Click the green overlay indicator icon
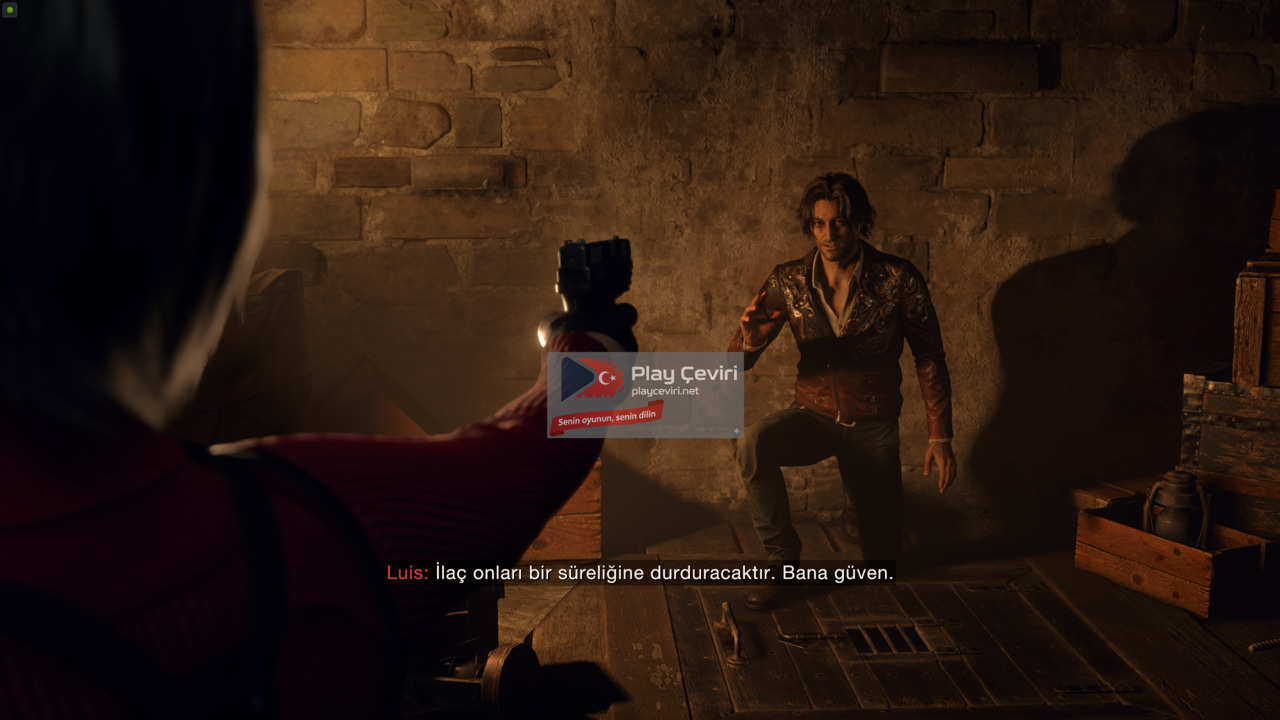This screenshot has height=720, width=1280. click(10, 10)
